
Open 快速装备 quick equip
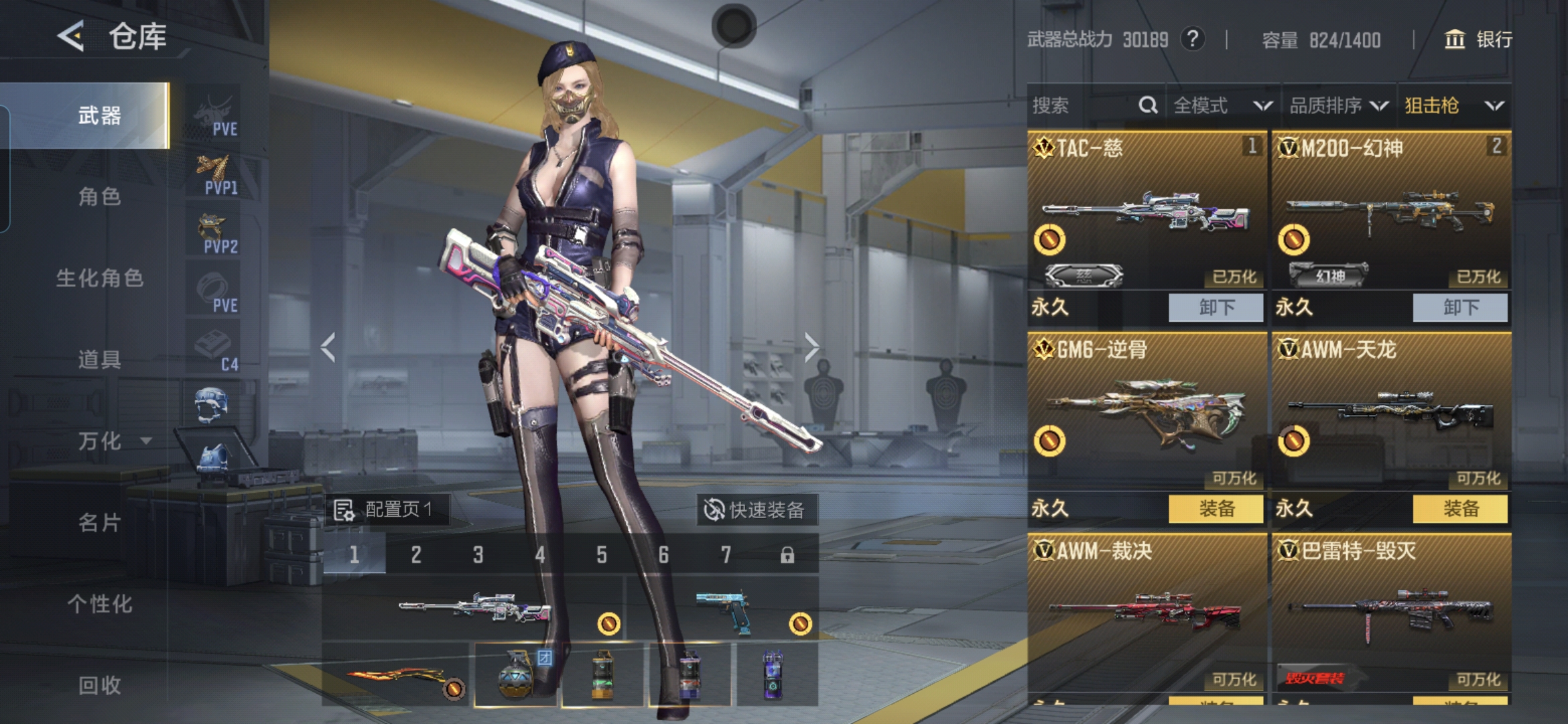pyautogui.click(x=755, y=510)
